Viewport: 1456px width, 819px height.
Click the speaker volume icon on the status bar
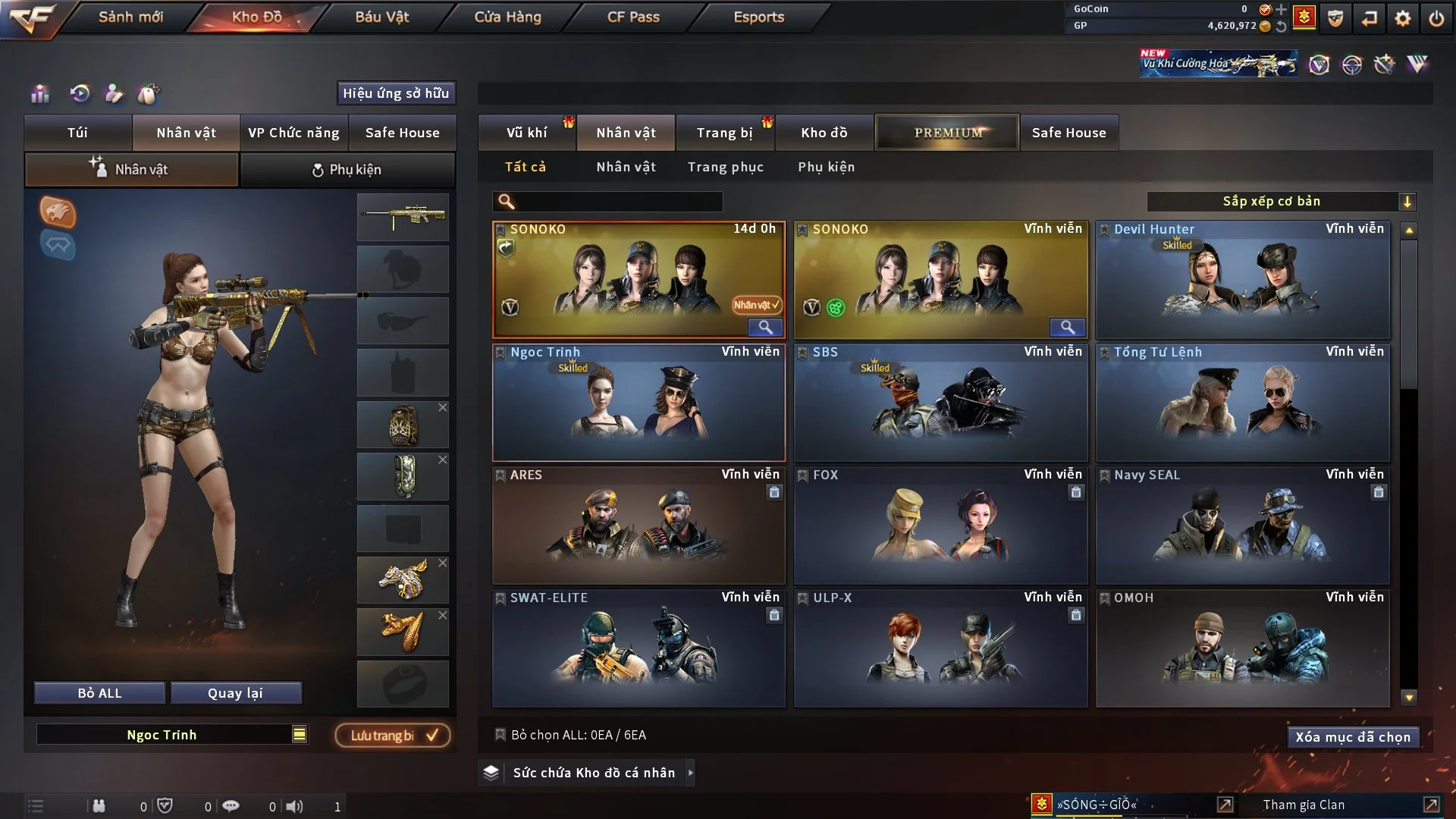(x=296, y=805)
